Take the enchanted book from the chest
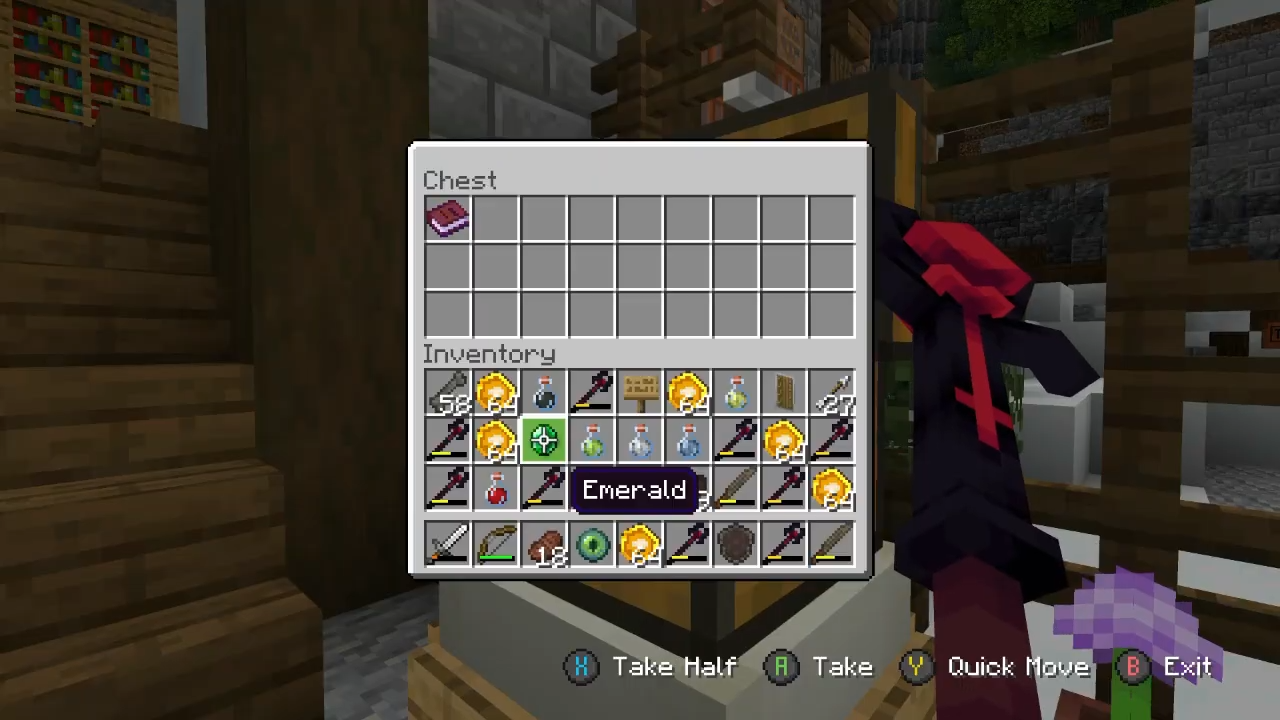This screenshot has width=1280, height=720. click(447, 218)
